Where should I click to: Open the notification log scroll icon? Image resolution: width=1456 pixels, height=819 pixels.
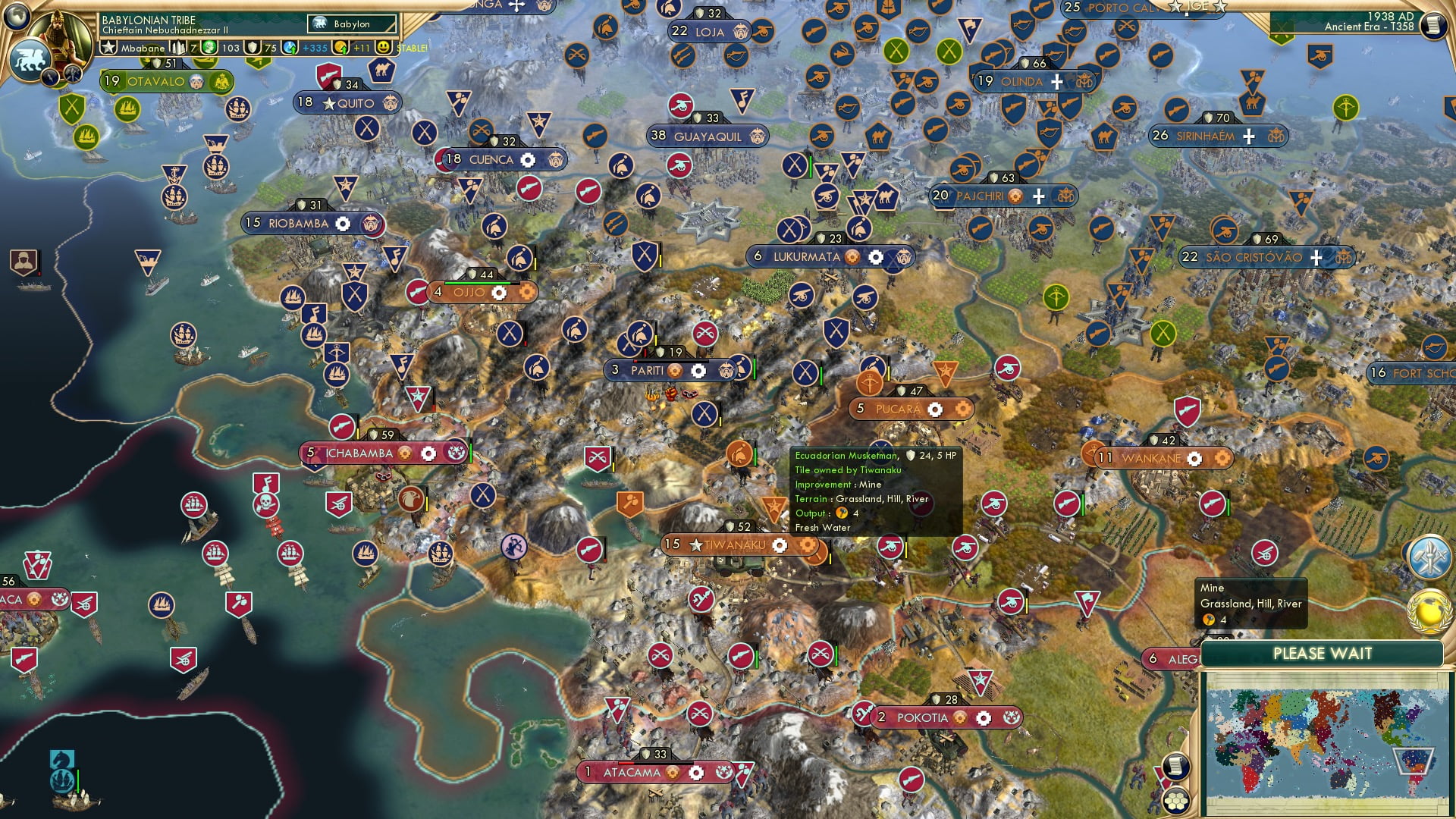[x=1176, y=767]
